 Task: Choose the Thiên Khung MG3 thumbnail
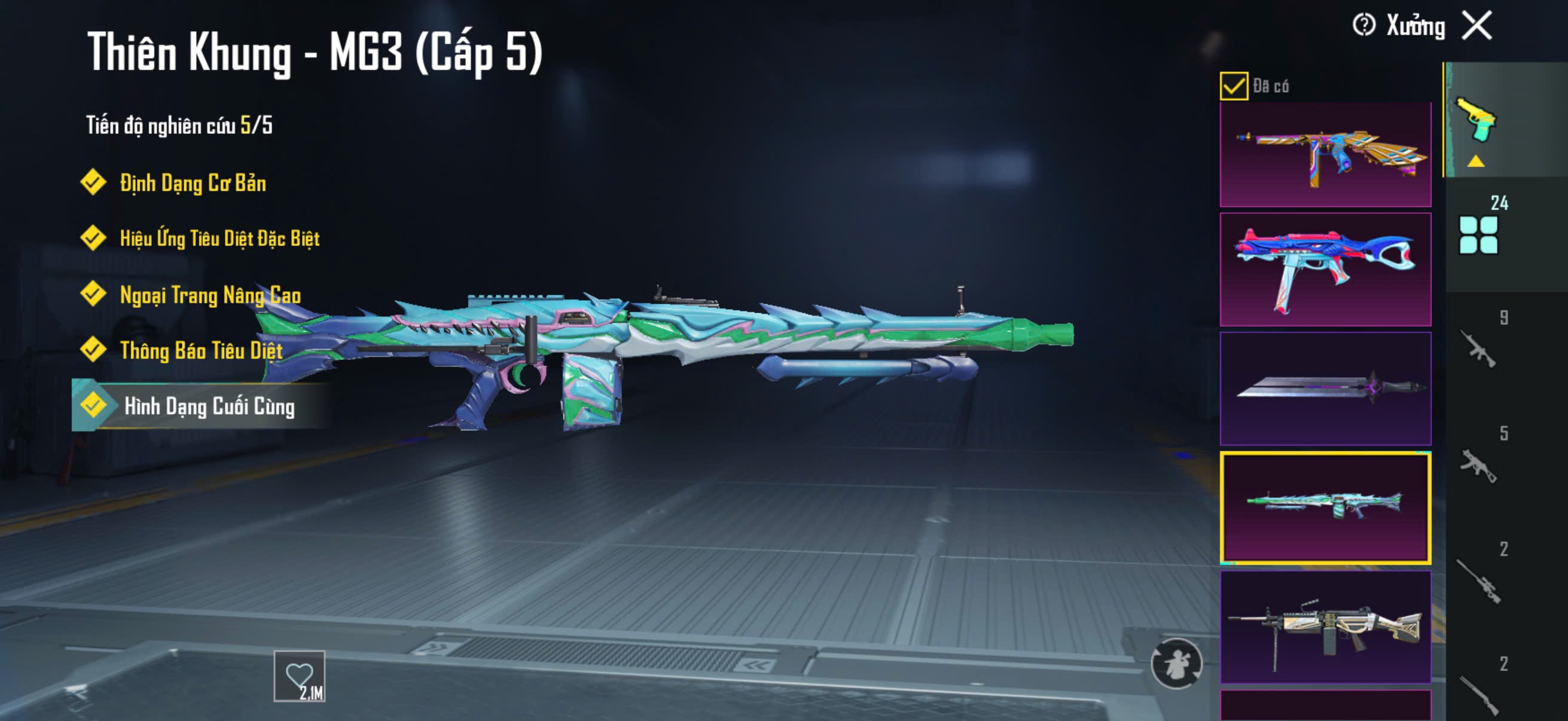coord(1325,507)
